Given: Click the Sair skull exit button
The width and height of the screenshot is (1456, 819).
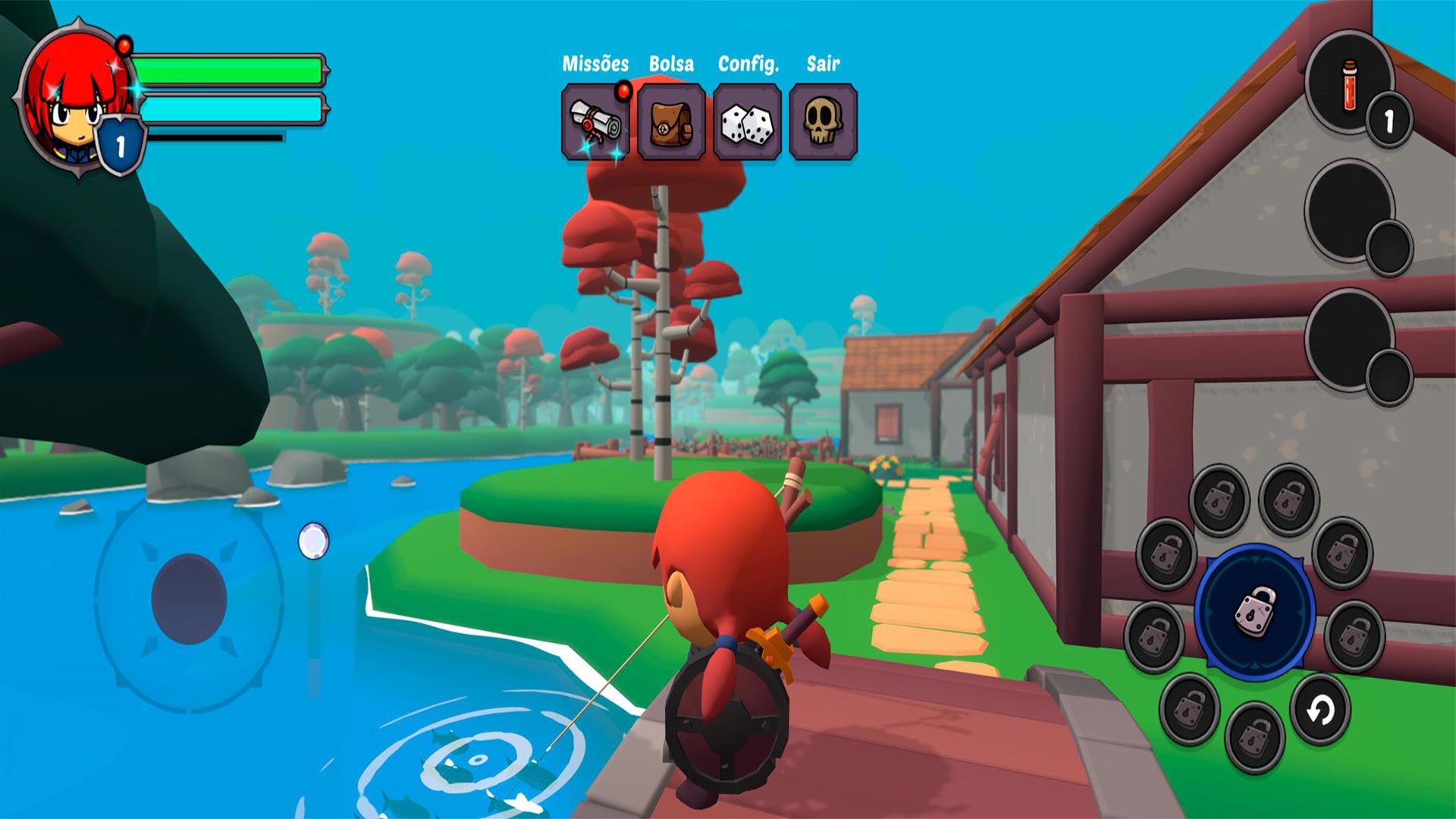Looking at the screenshot, I should (x=823, y=122).
